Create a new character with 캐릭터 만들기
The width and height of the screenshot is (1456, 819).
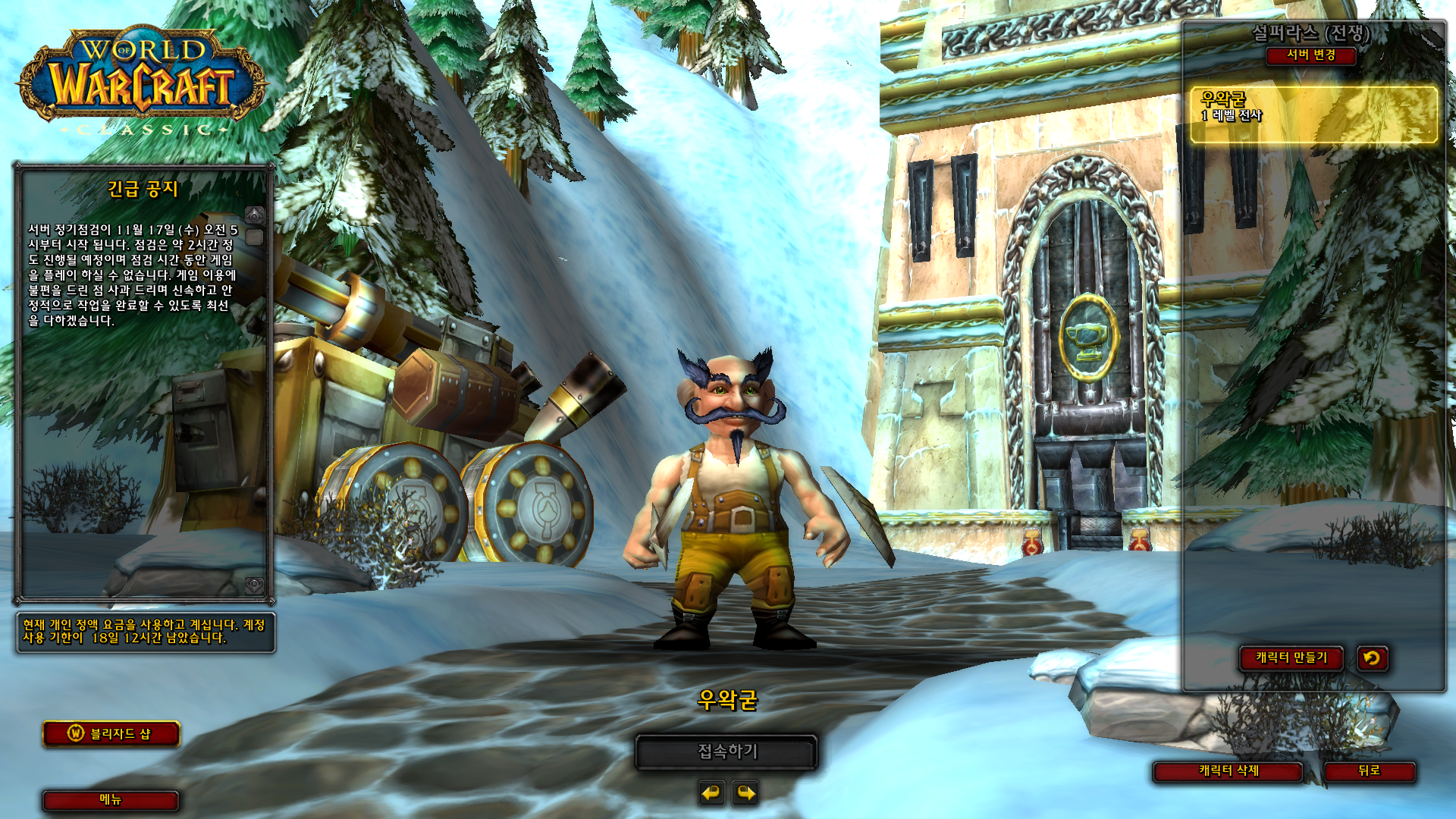point(1291,658)
